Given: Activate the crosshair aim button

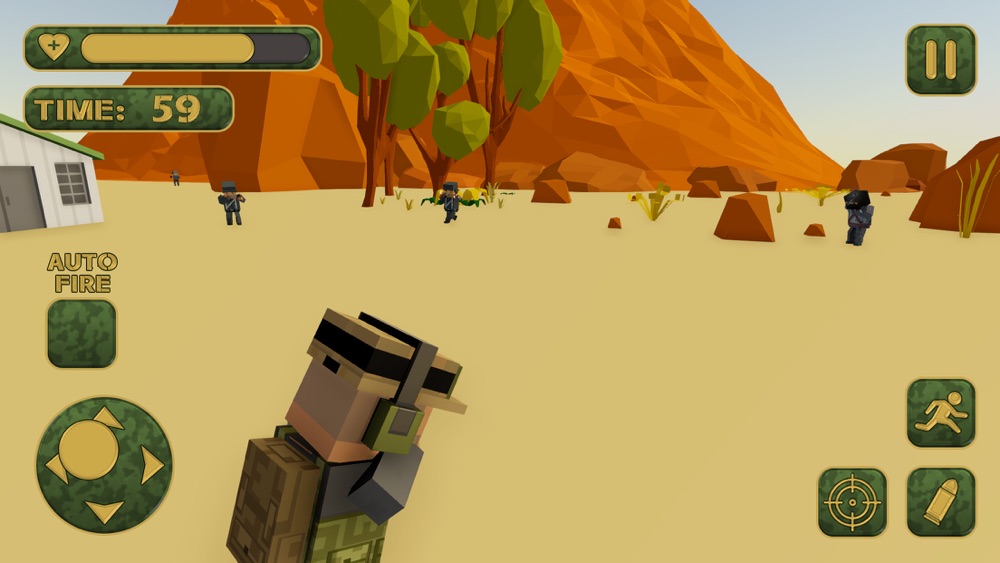Looking at the screenshot, I should (852, 501).
